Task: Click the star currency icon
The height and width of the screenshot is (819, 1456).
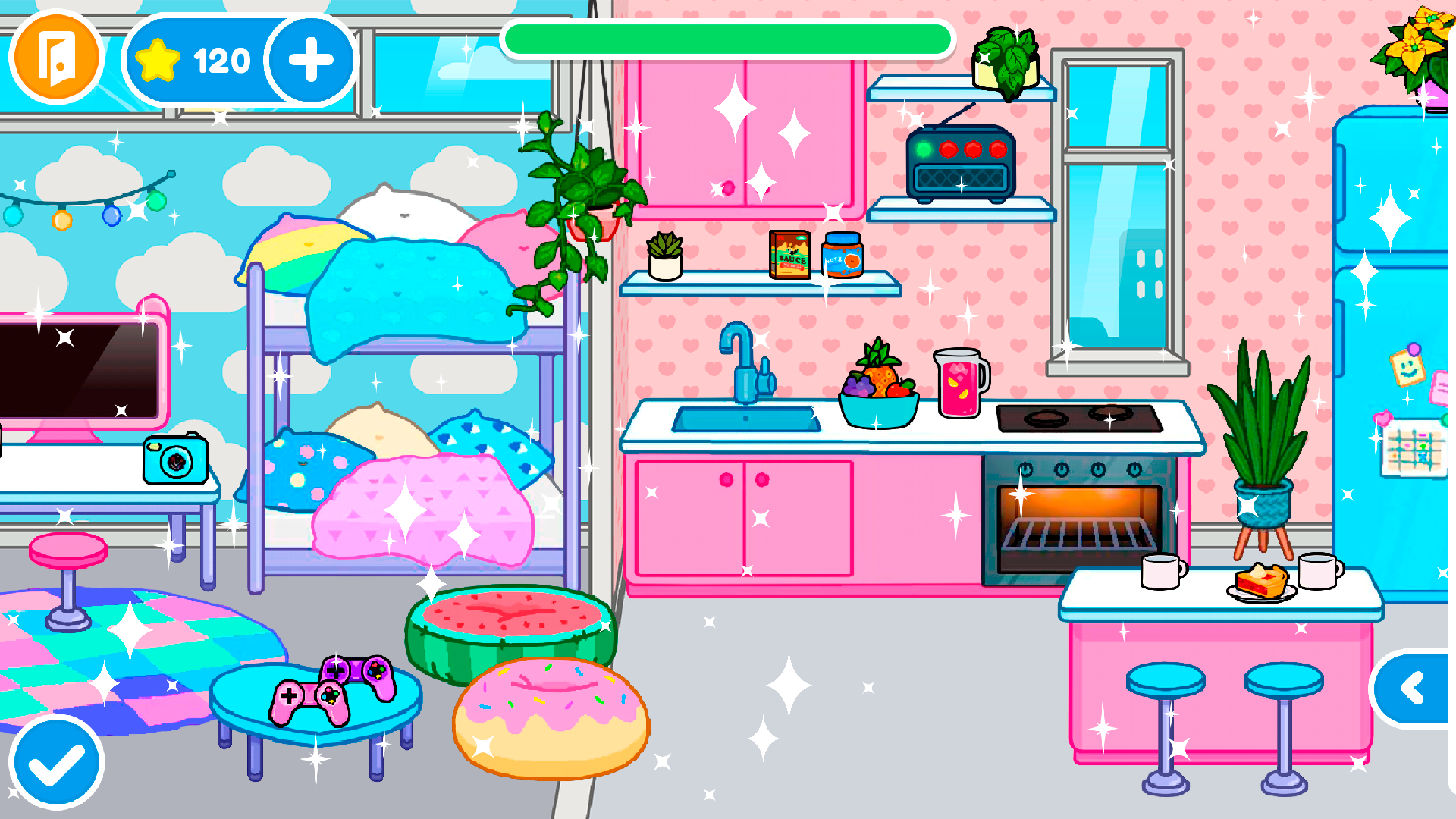Action: click(157, 58)
